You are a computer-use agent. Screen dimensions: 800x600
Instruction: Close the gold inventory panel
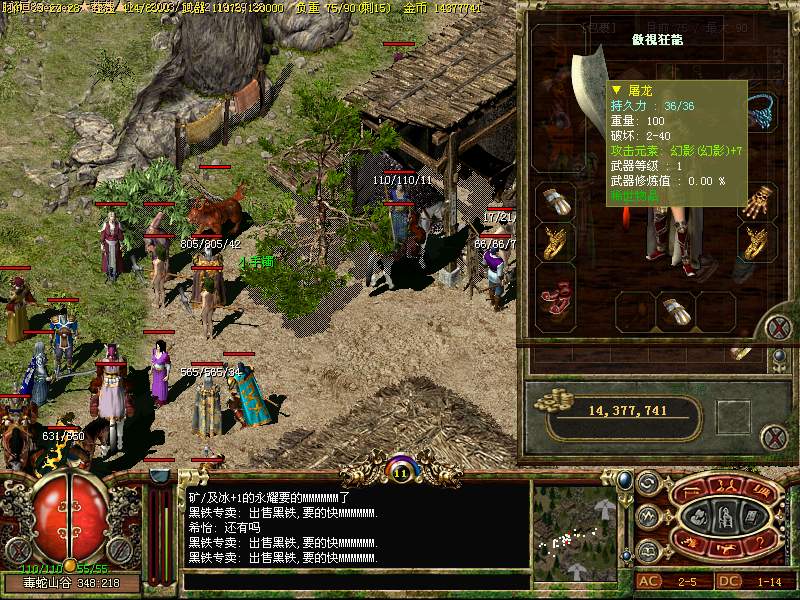pos(773,437)
